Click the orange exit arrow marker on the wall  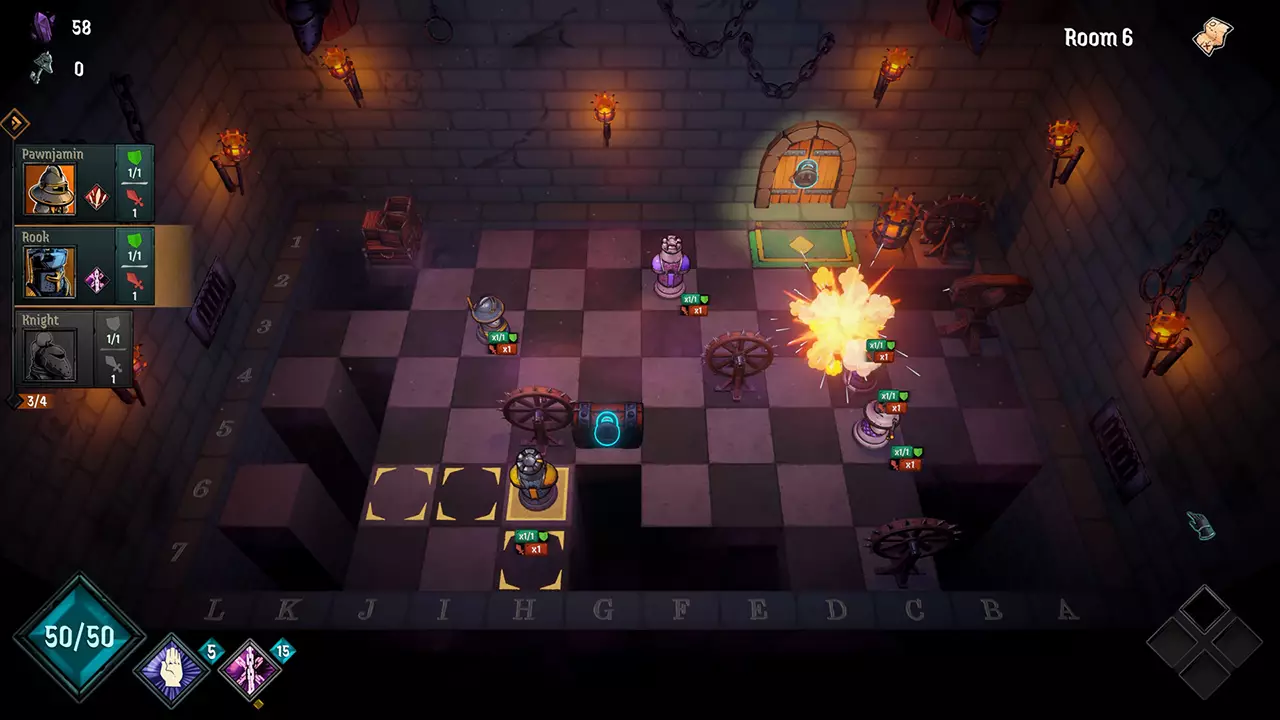click(x=14, y=120)
